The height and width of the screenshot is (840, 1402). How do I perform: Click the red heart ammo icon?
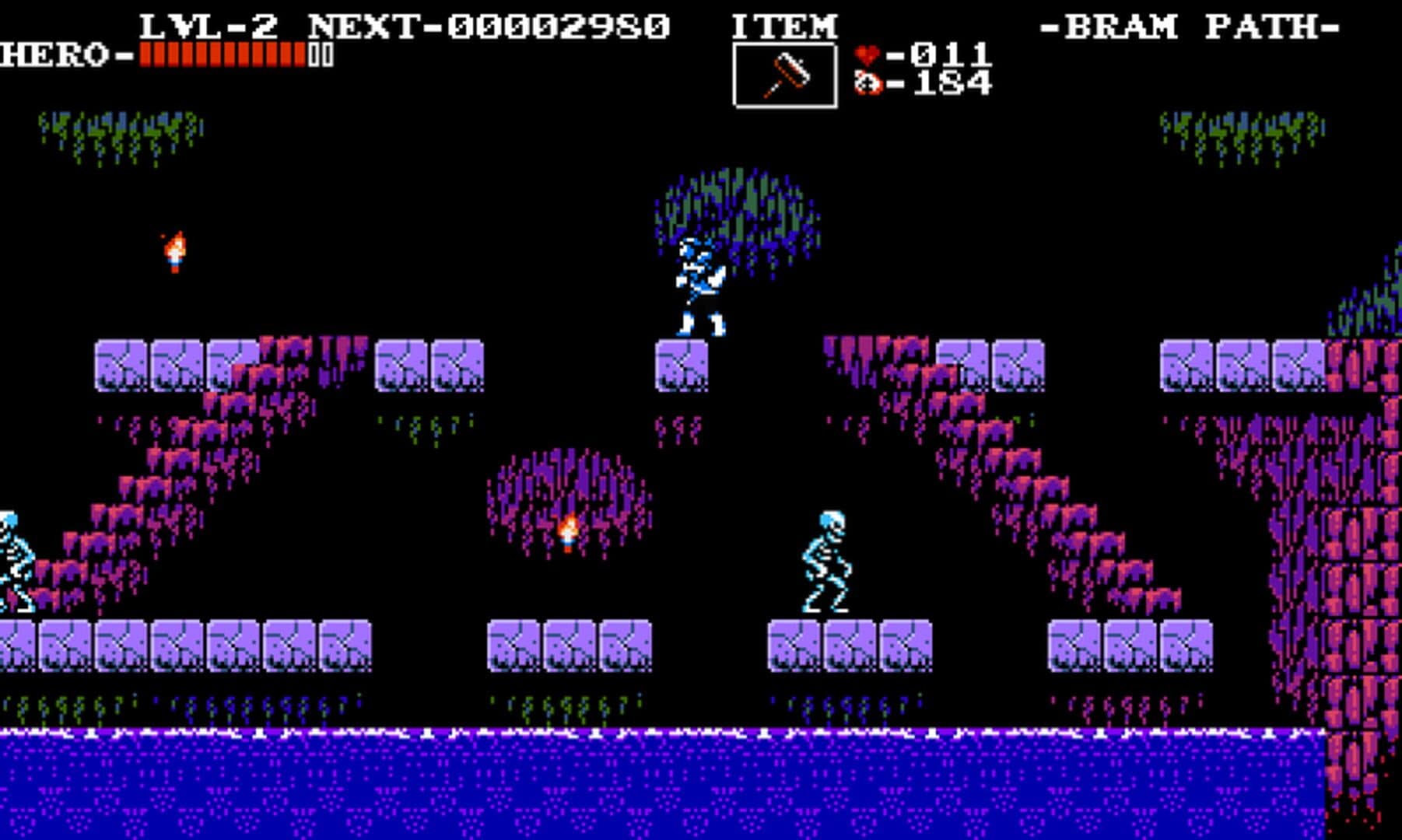pyautogui.click(x=867, y=53)
